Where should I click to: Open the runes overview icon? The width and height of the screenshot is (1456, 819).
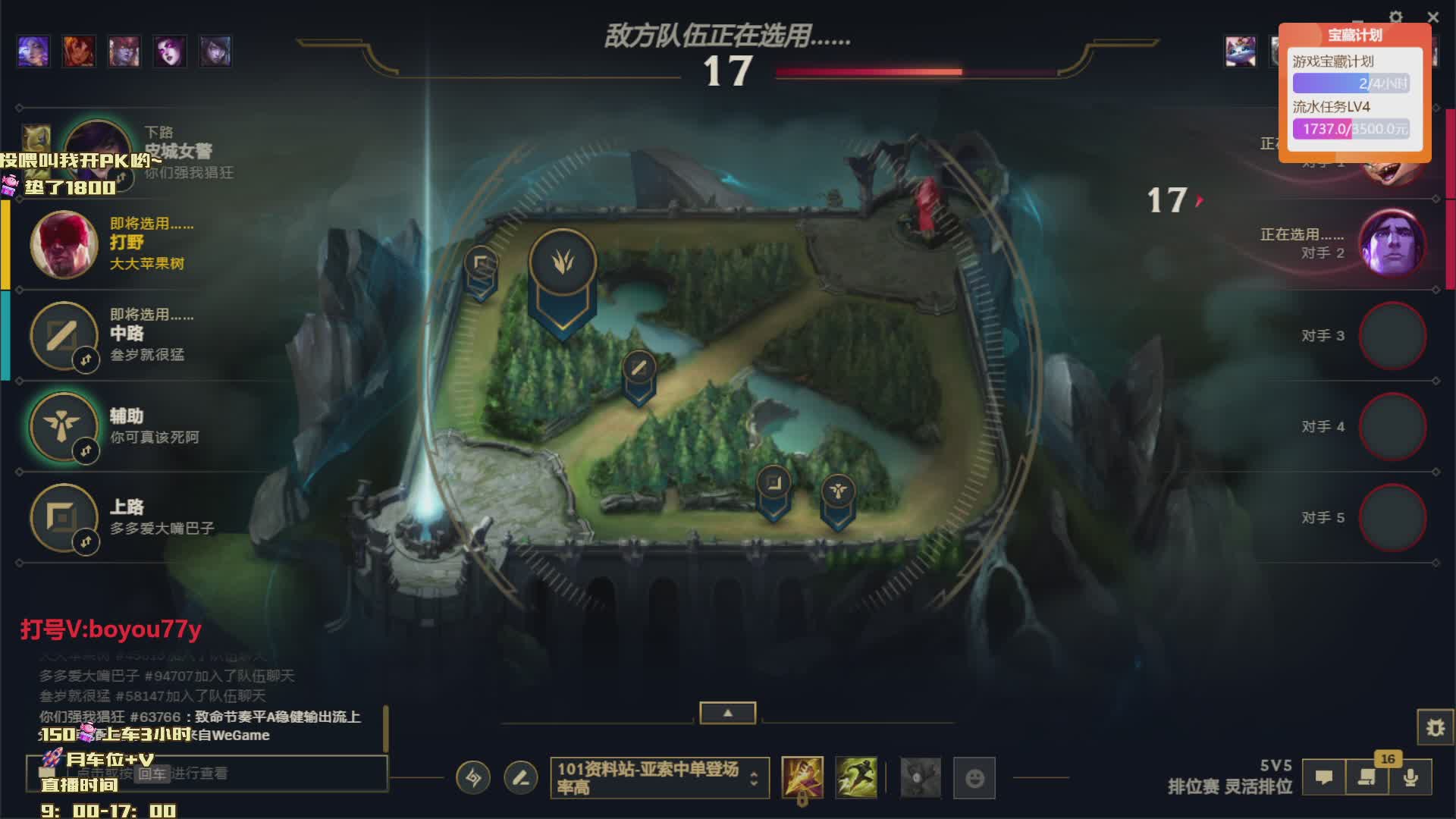click(473, 778)
